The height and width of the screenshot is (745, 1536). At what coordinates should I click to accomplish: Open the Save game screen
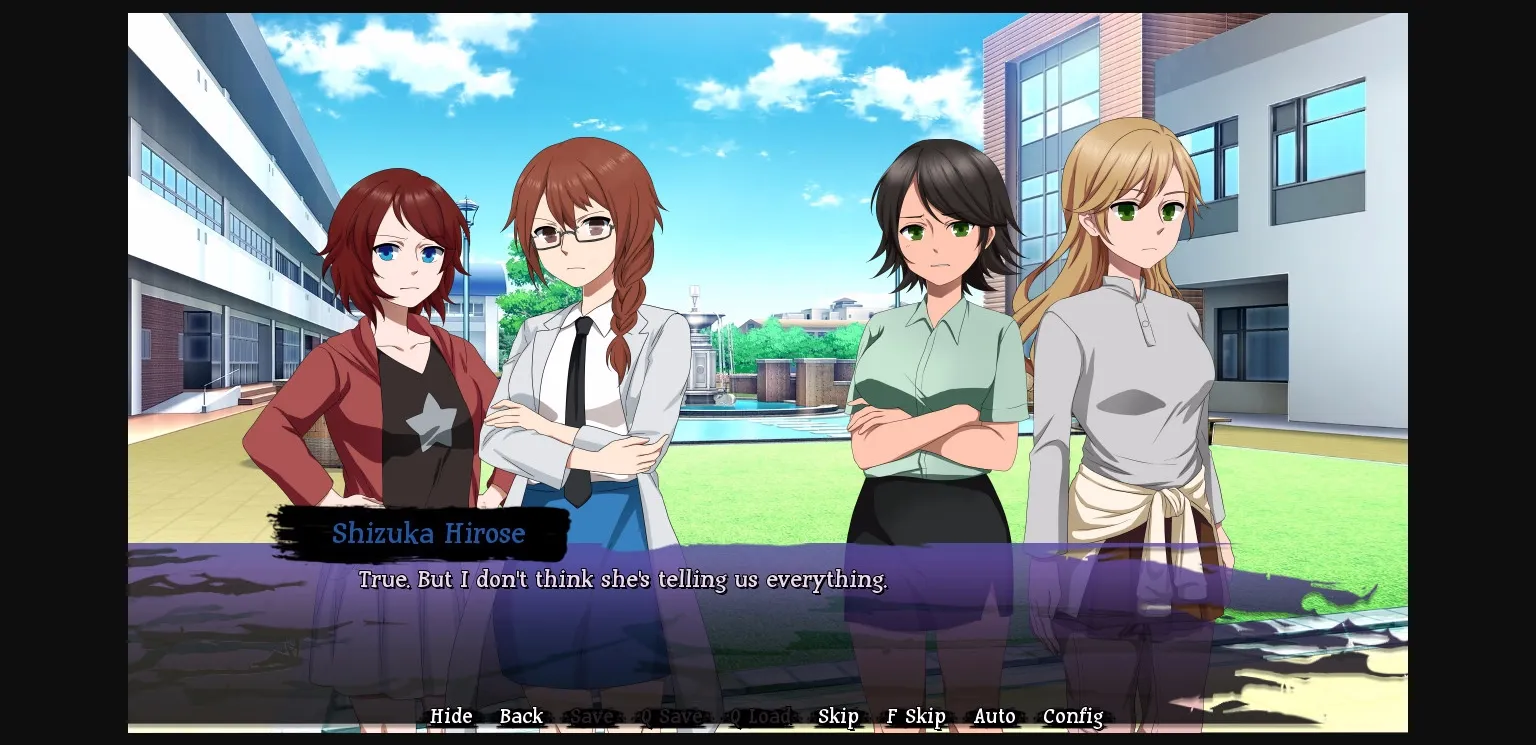592,716
